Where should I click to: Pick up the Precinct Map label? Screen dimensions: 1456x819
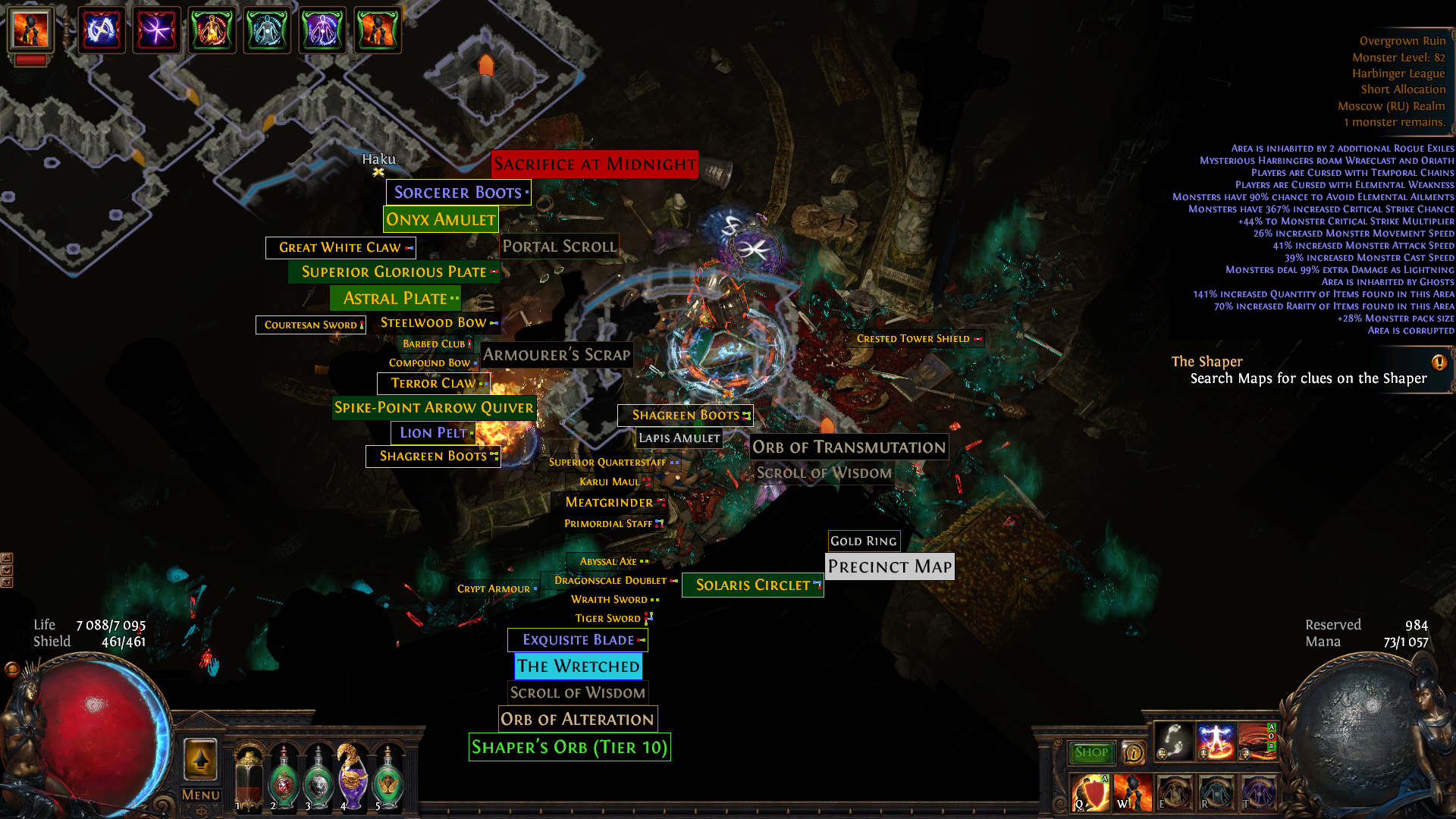[x=890, y=566]
